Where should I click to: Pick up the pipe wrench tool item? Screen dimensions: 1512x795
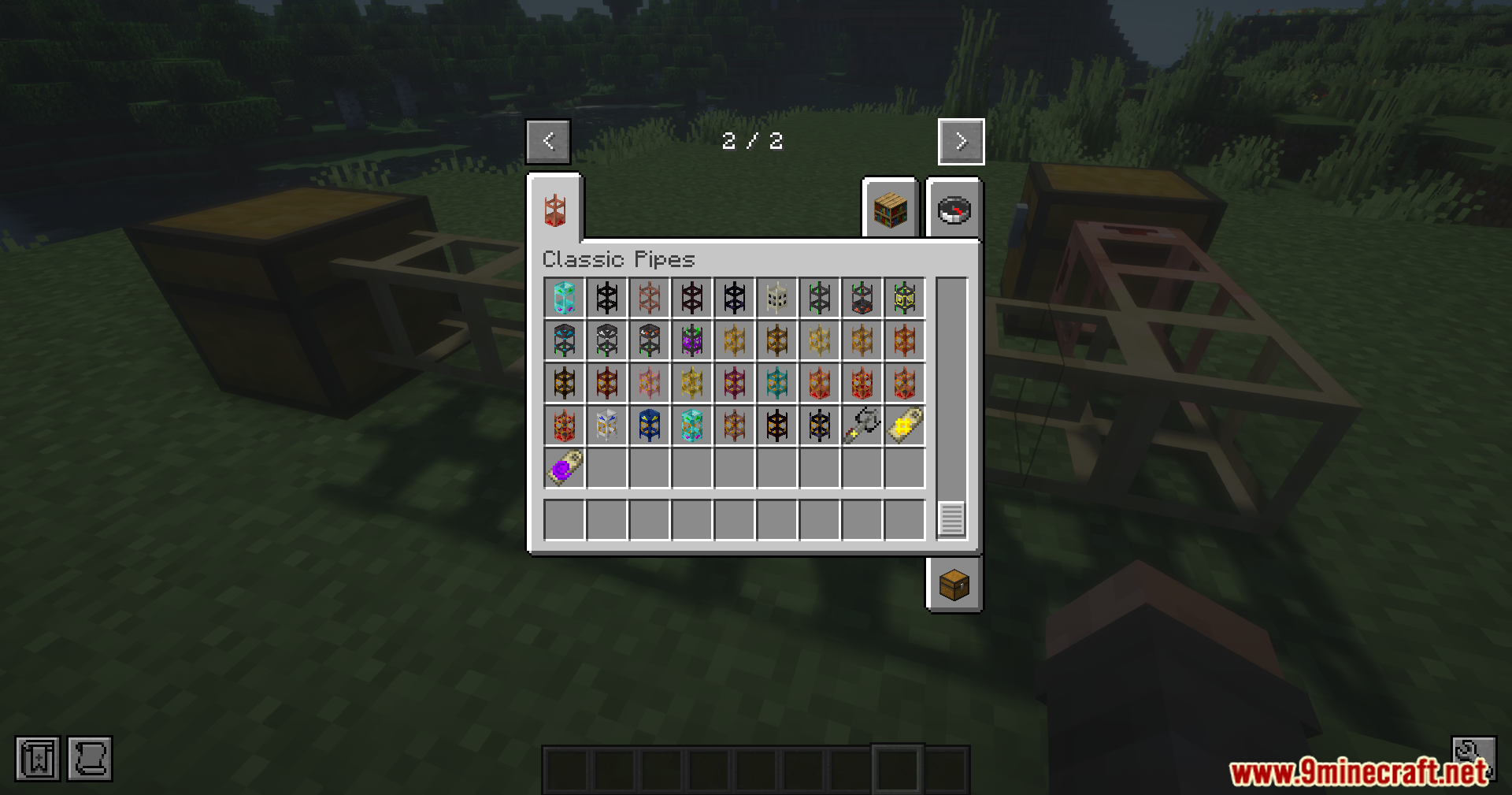862,425
